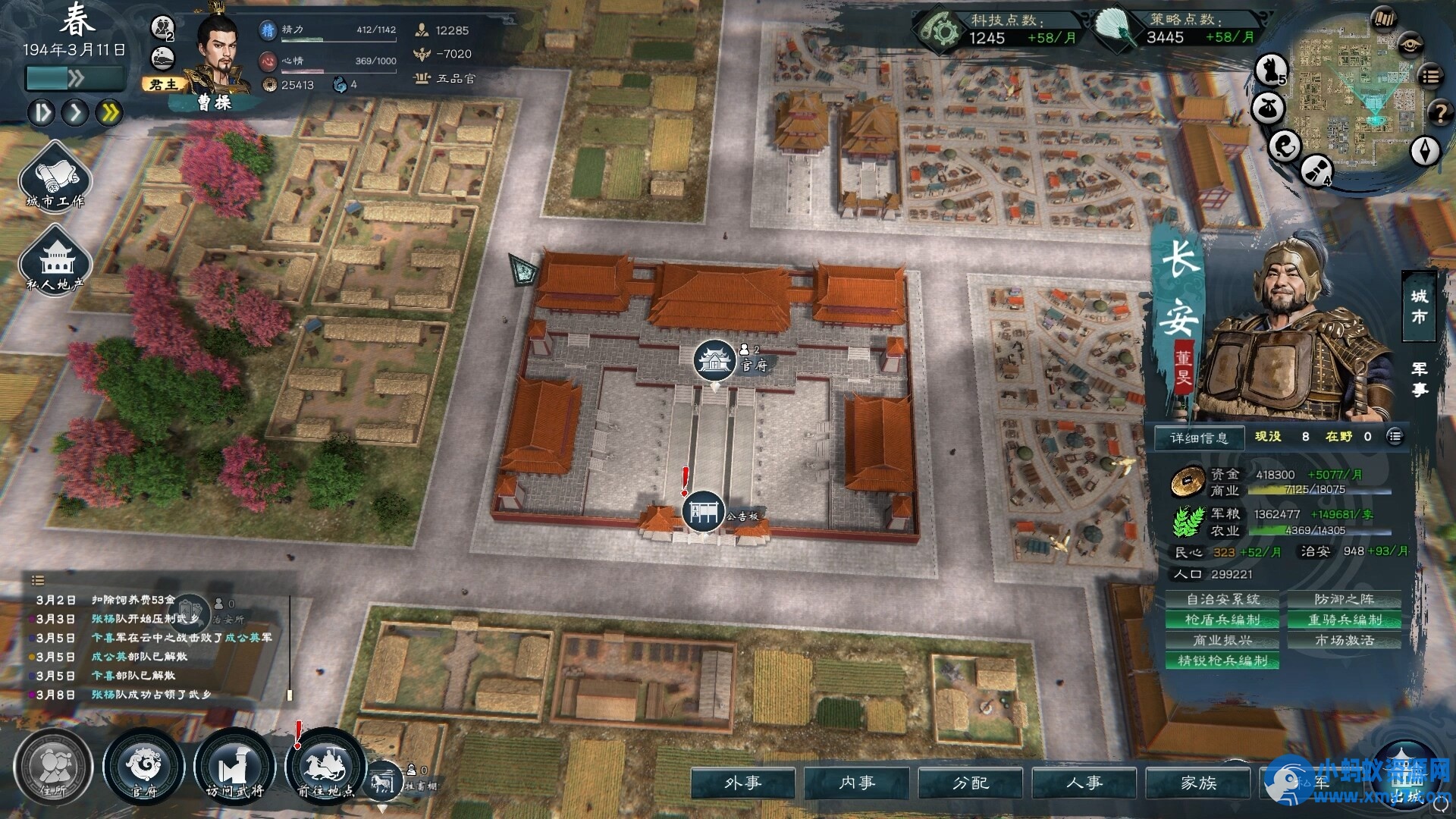Toggle the 精锐枪兵编制 policy
1456x819 pixels.
pyautogui.click(x=1222, y=661)
